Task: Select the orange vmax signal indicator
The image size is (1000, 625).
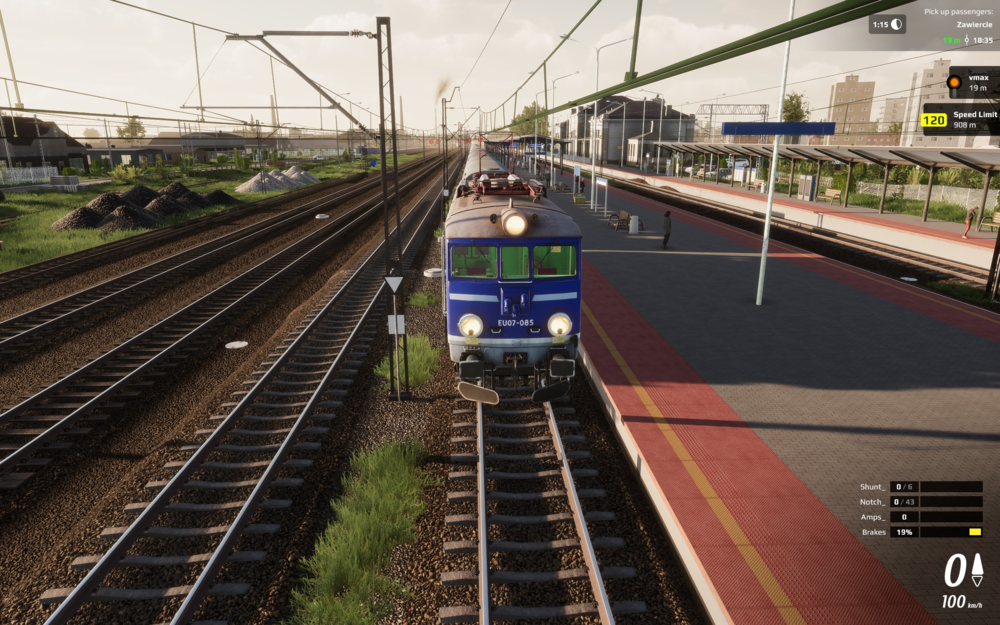Action: coord(954,81)
